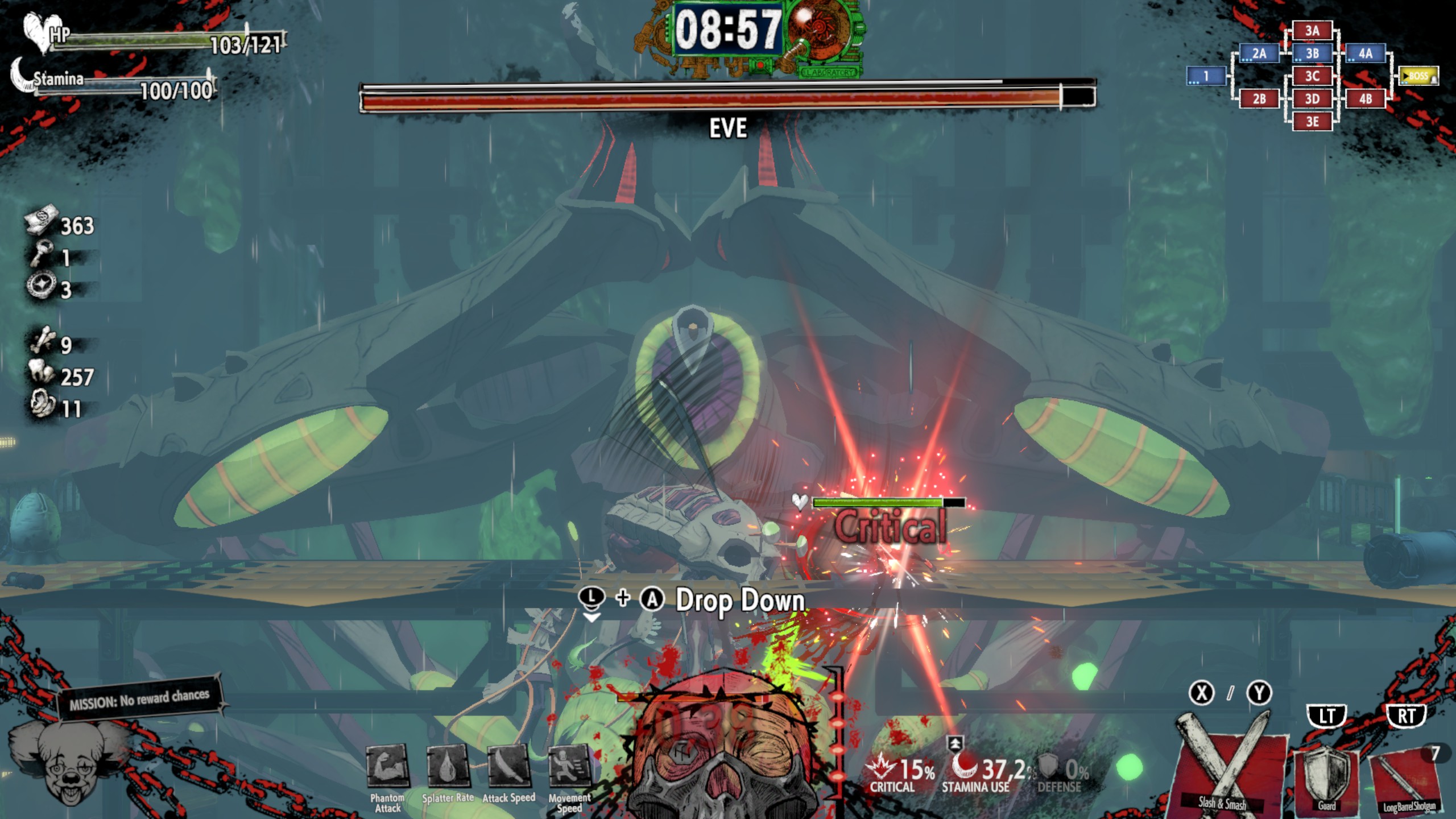This screenshot has height=819, width=1456.
Task: Select the key item counter icon
Action: click(41, 253)
